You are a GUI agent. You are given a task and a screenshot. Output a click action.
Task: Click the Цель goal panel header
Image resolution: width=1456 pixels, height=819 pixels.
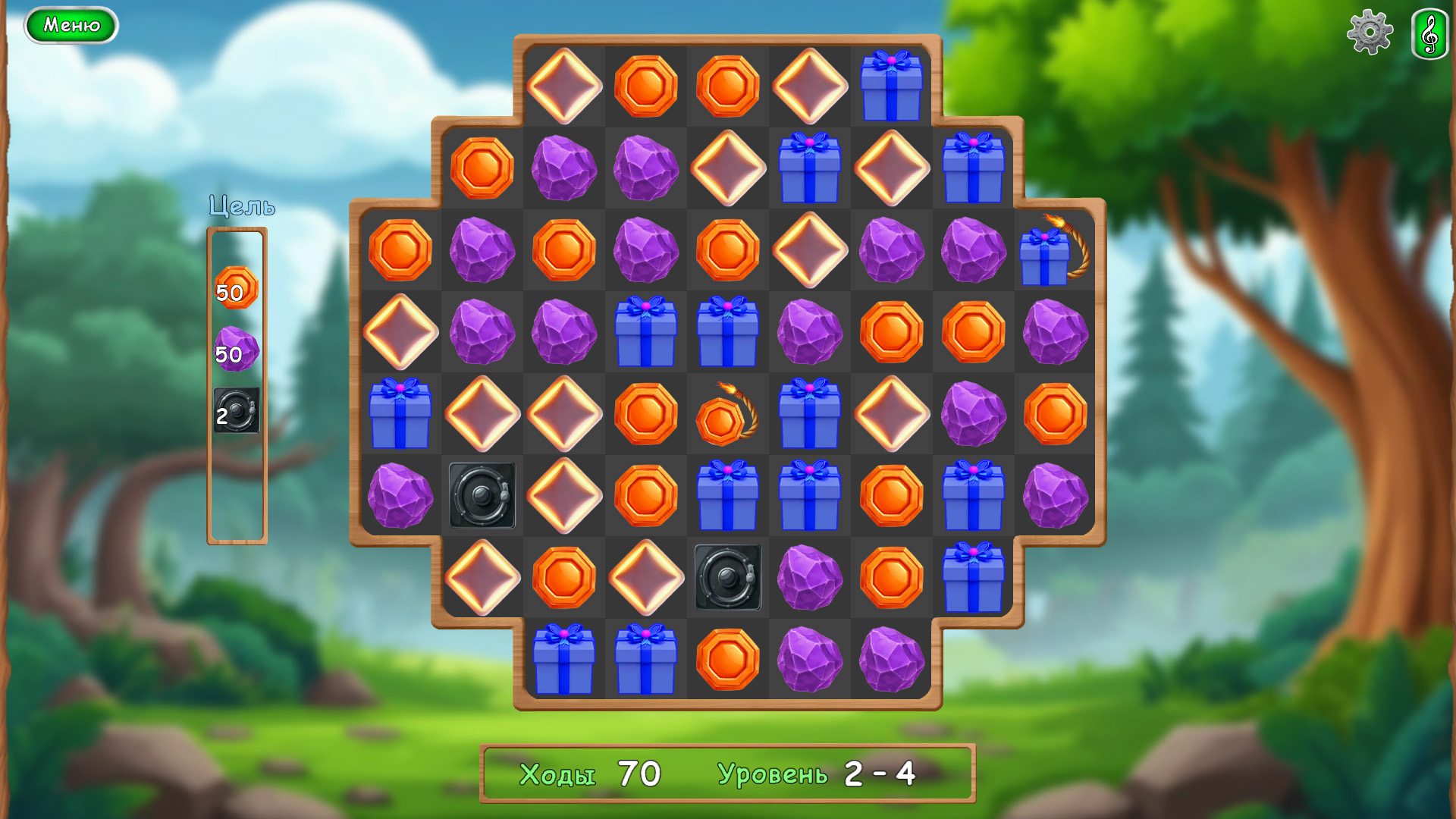tap(241, 206)
